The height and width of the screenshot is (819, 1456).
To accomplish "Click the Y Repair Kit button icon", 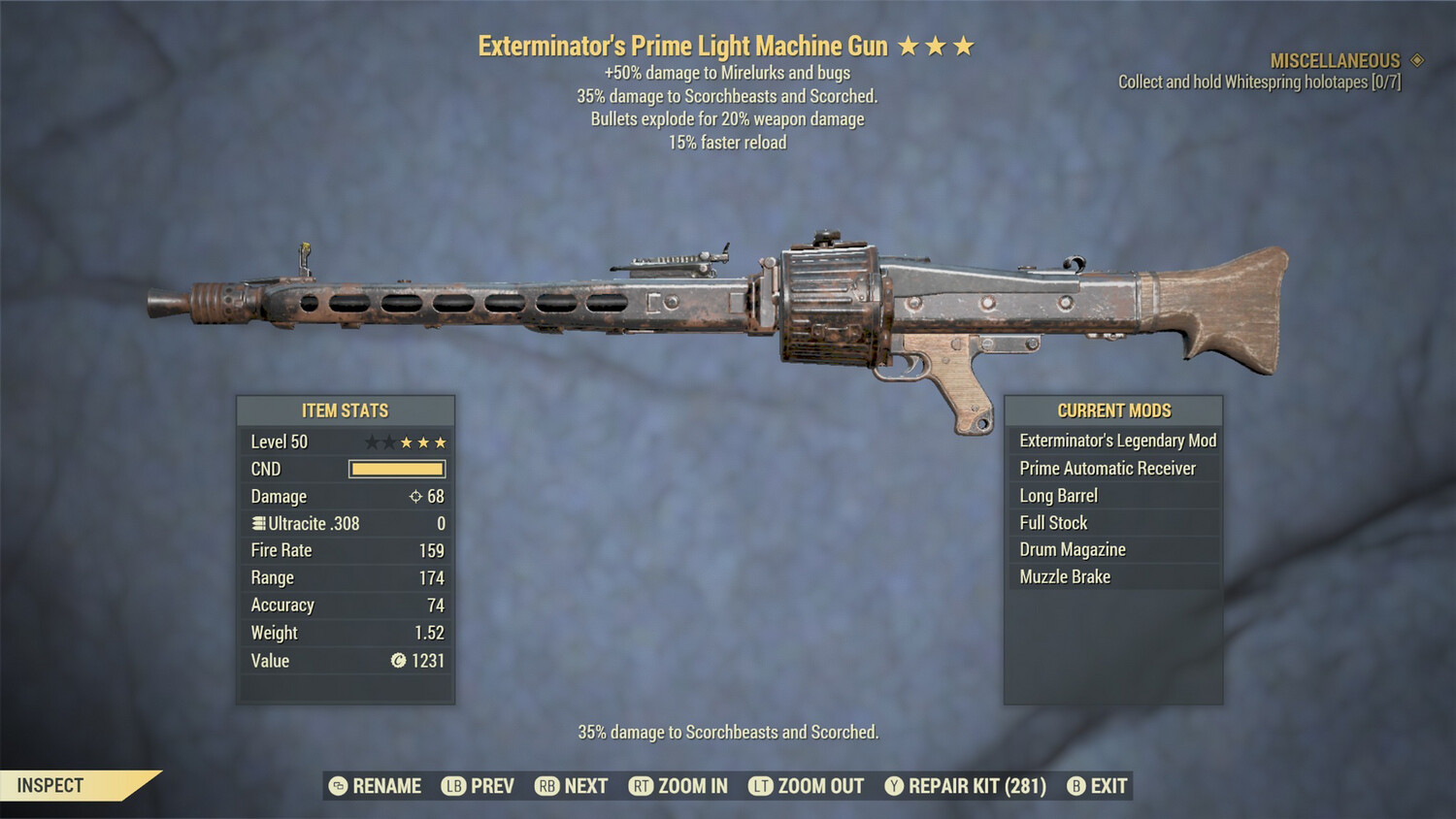I will (893, 786).
